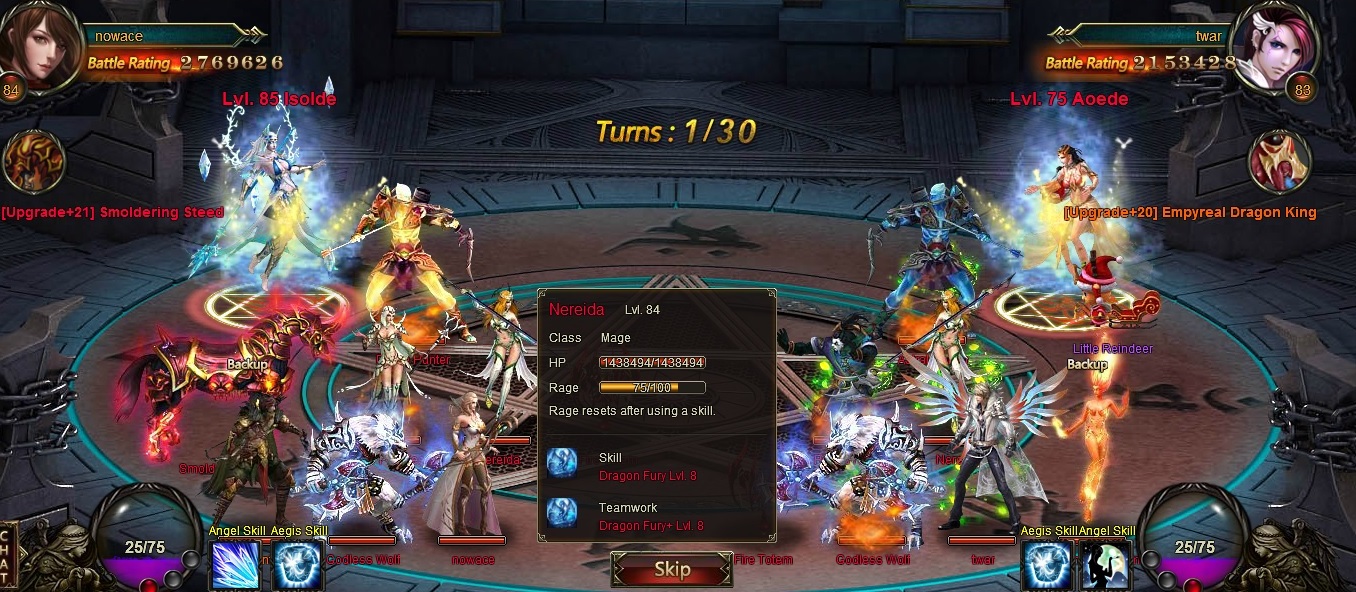Image resolution: width=1356 pixels, height=592 pixels.
Task: Click the Dragon Fury+ teamwork skill icon
Action: [563, 514]
